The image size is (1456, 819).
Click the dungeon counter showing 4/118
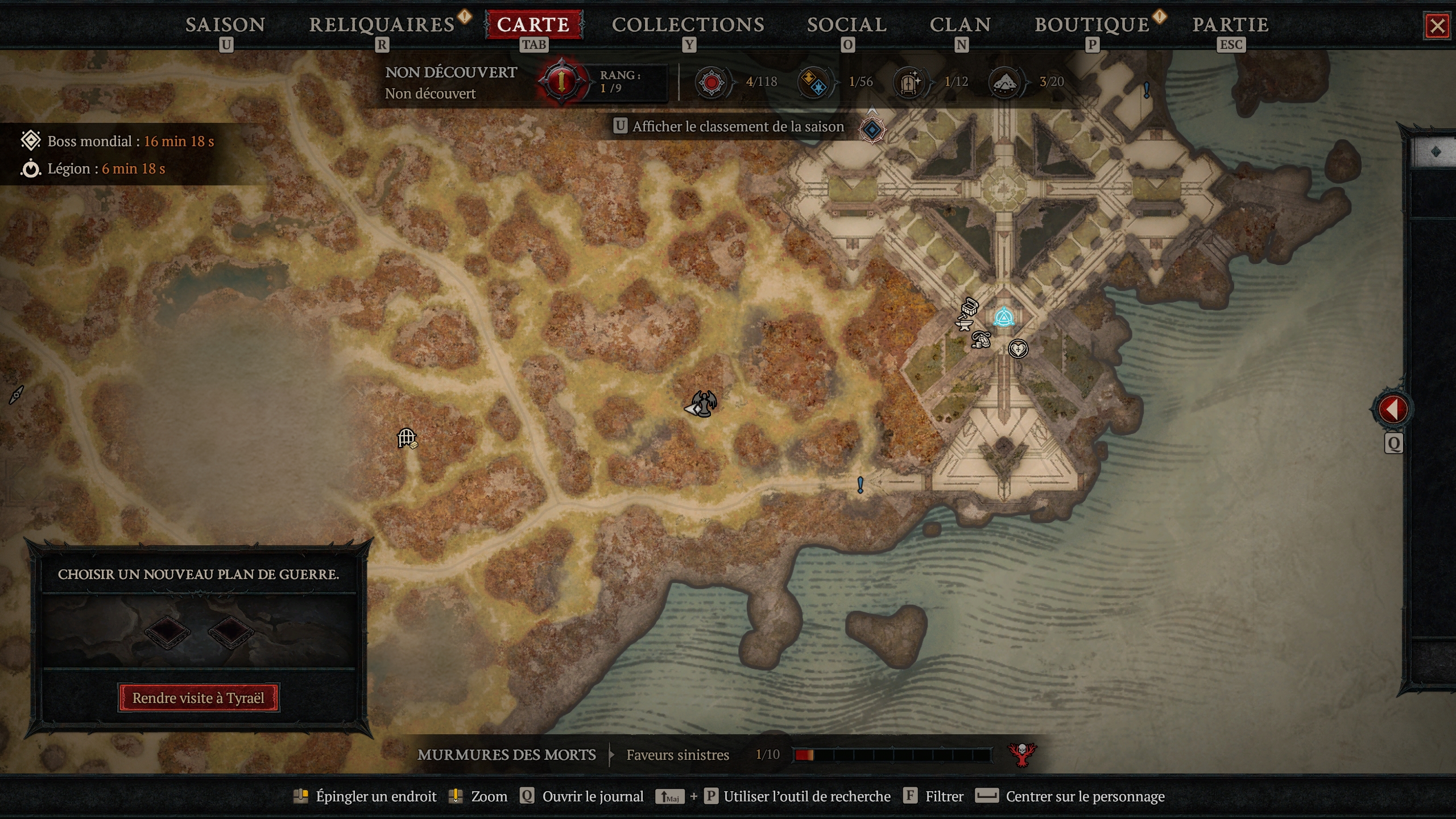click(713, 82)
